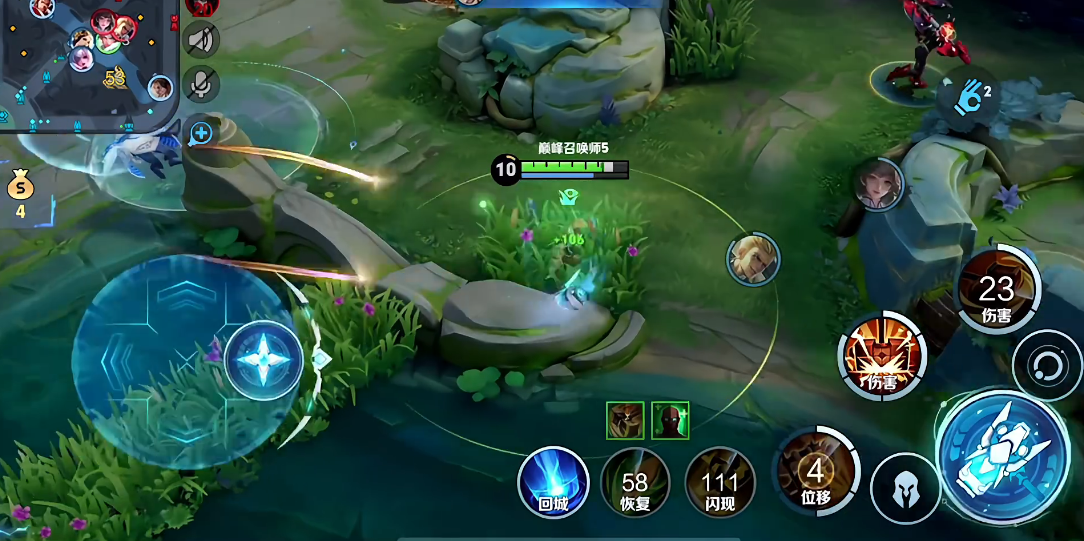The height and width of the screenshot is (541, 1084).
Task: Select the dark-faced figure icon with green background
Action: click(670, 420)
